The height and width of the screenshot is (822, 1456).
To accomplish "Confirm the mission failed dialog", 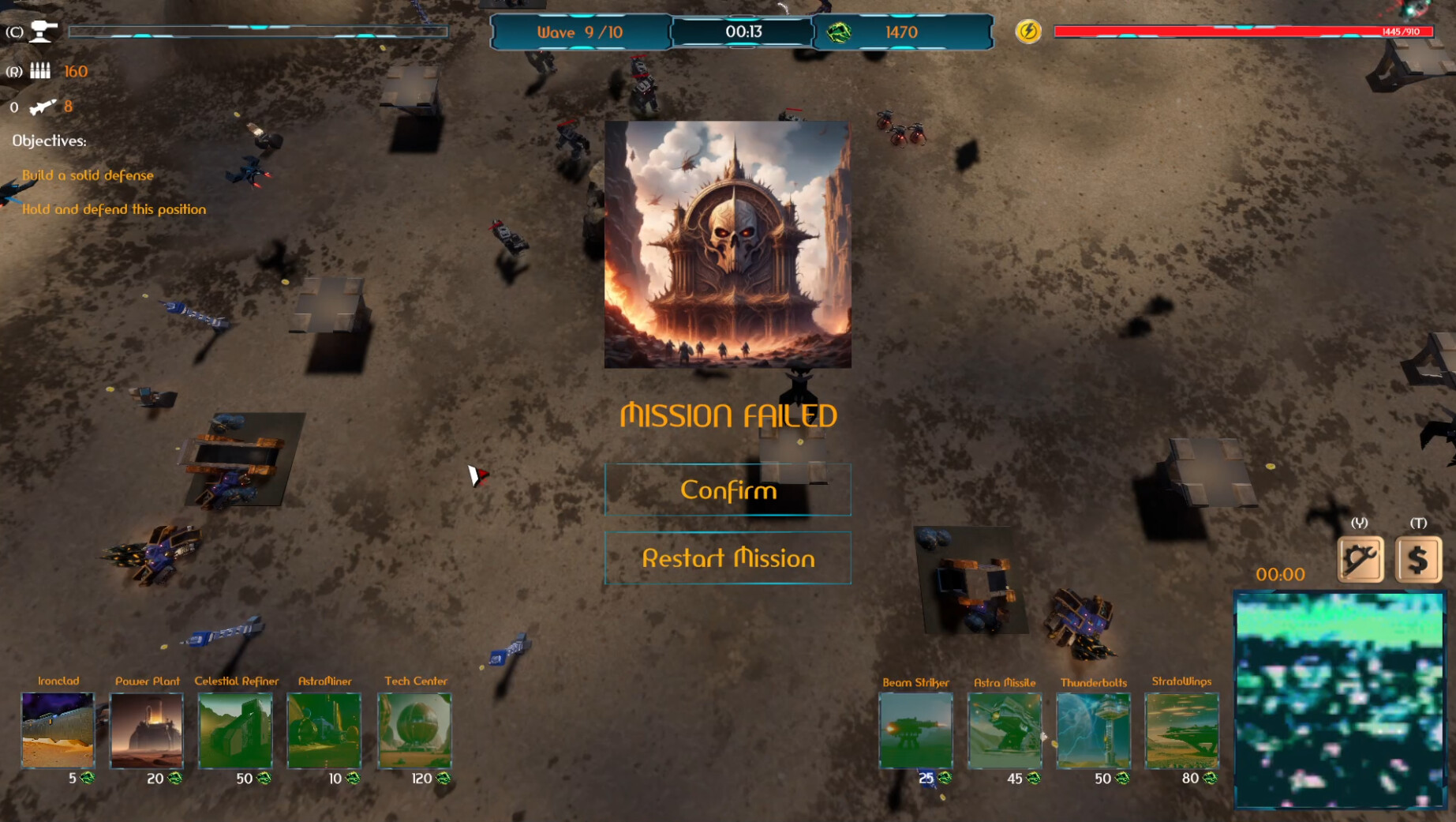I will (x=728, y=490).
